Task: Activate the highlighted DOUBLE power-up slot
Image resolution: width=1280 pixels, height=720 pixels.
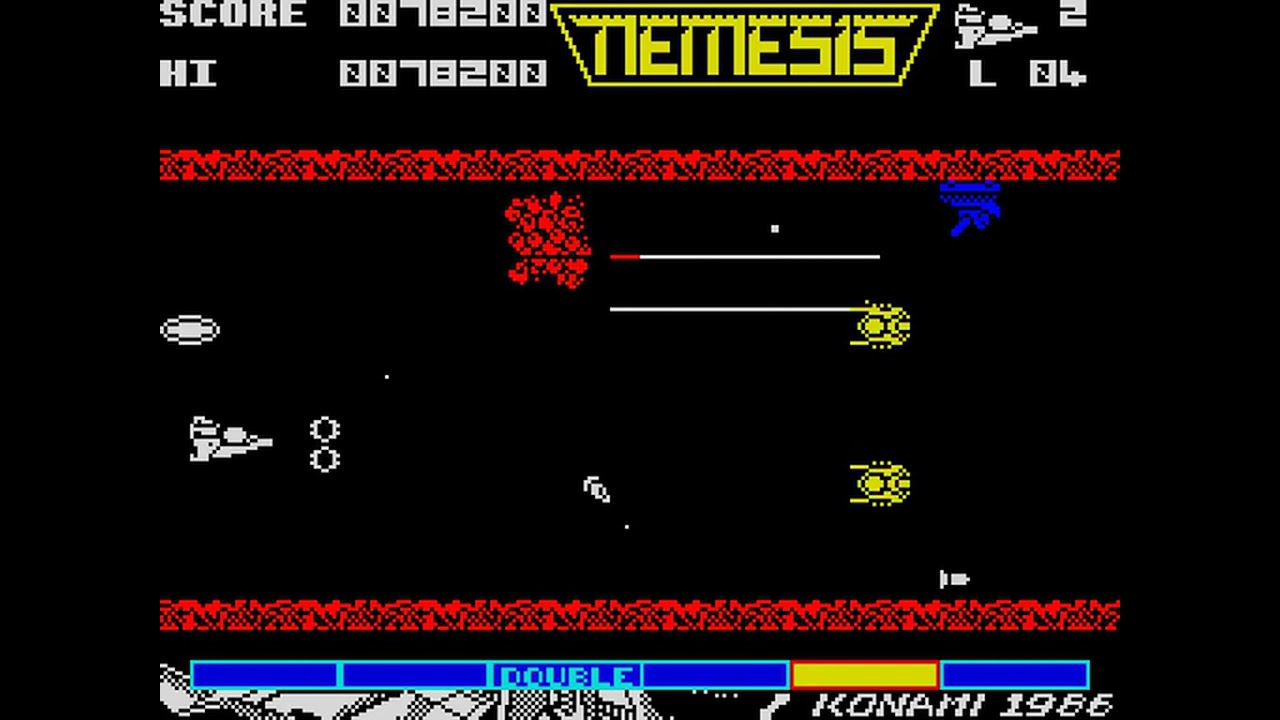Action: [x=568, y=675]
